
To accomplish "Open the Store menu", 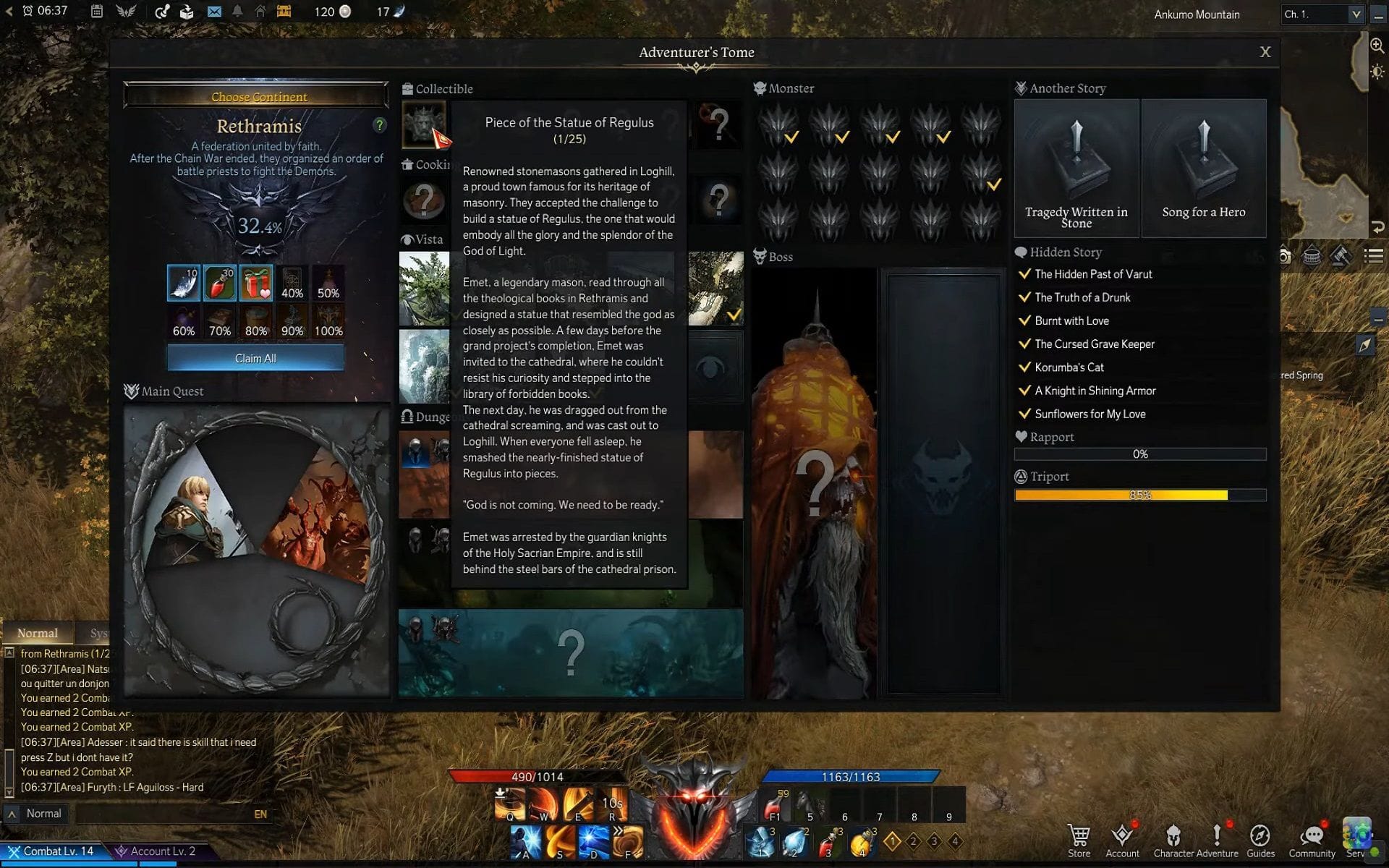I will coord(1079,841).
